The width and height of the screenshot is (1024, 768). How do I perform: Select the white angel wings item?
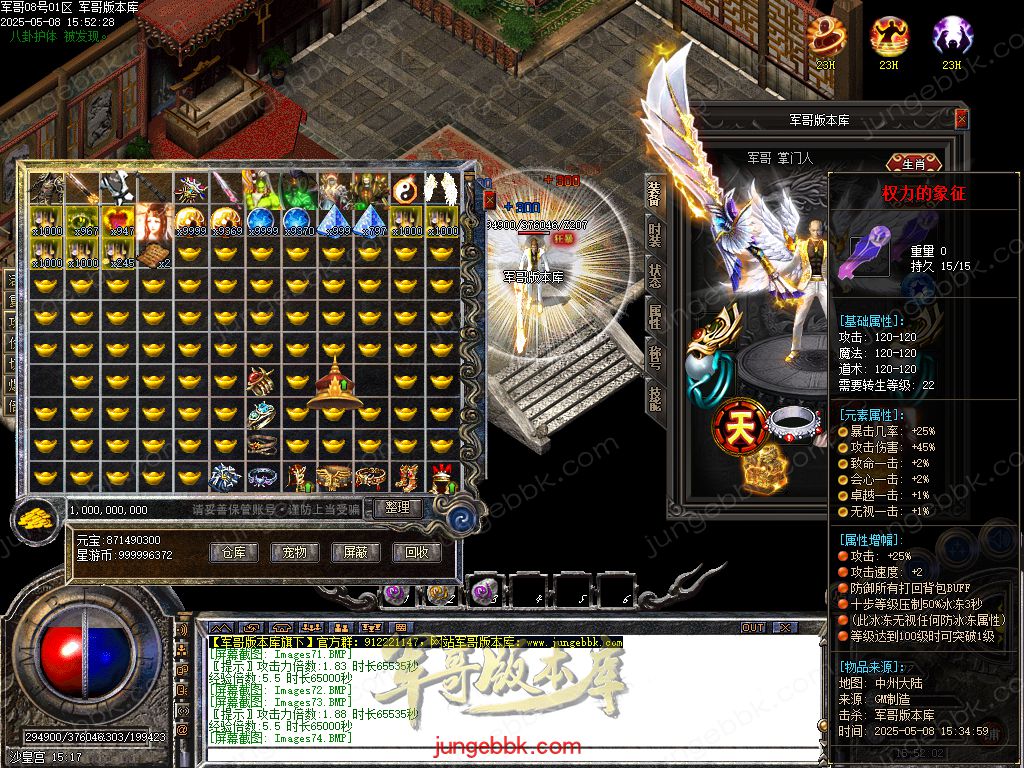(x=440, y=189)
